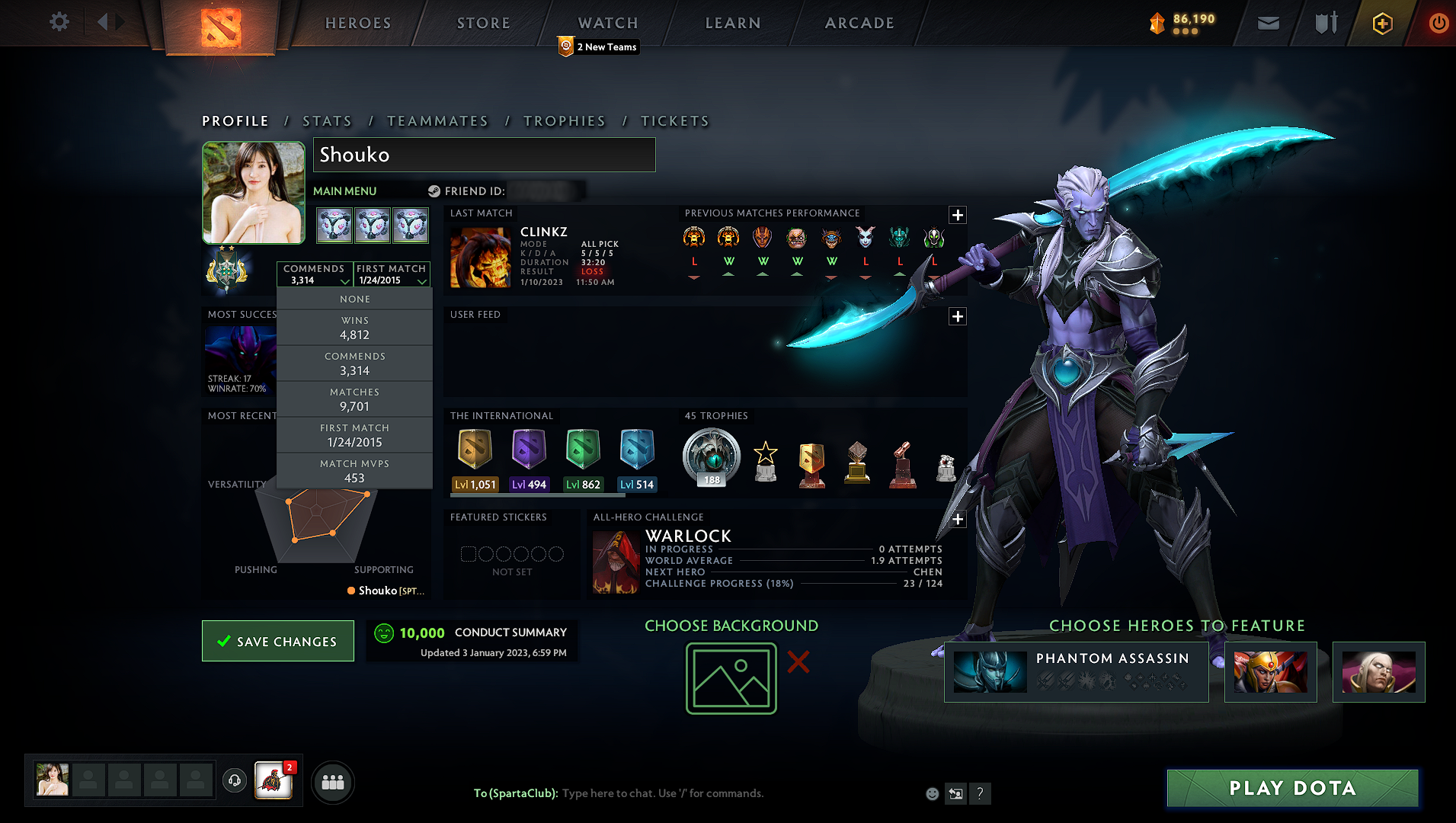The image size is (1456, 823).
Task: Click the SAVE CHANGES button
Action: [x=277, y=641]
